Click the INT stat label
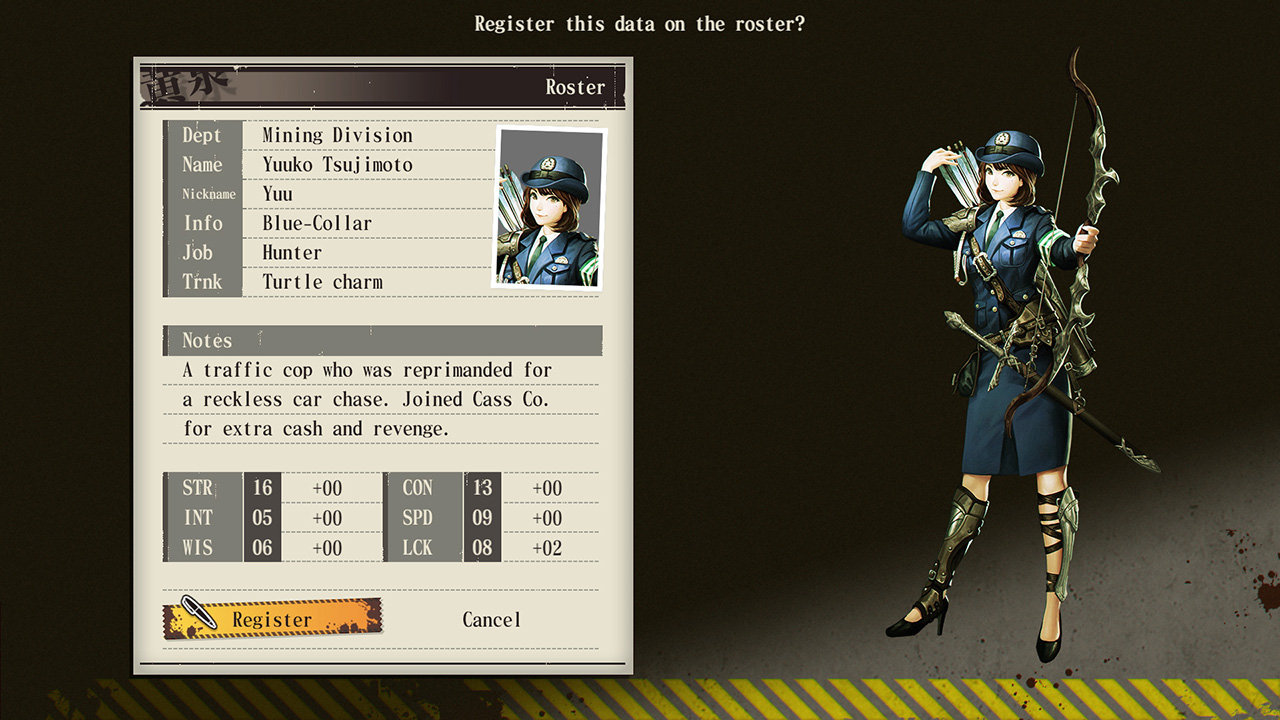The width and height of the screenshot is (1280, 720). (x=197, y=518)
